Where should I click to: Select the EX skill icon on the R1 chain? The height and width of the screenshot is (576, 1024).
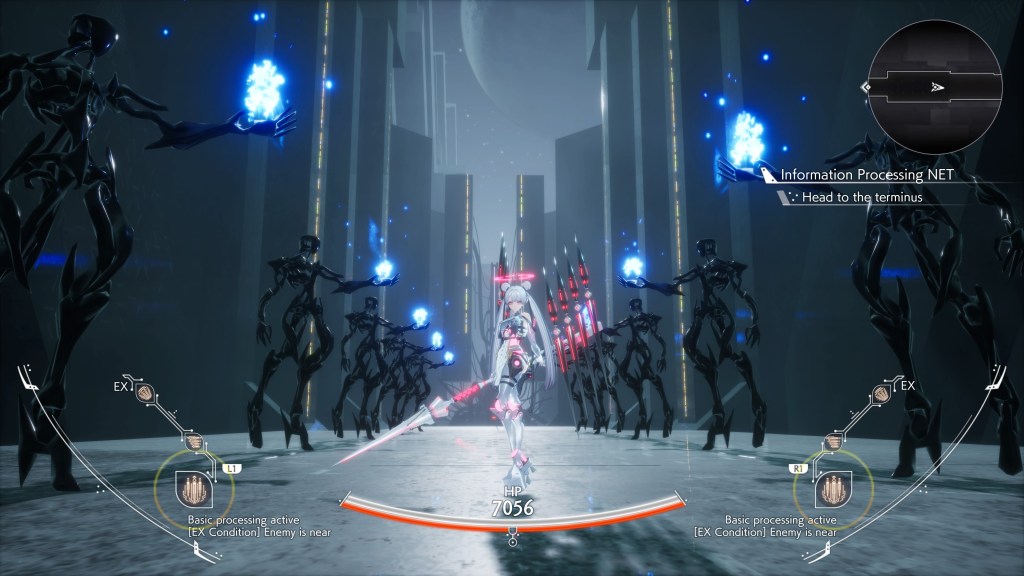(x=880, y=394)
